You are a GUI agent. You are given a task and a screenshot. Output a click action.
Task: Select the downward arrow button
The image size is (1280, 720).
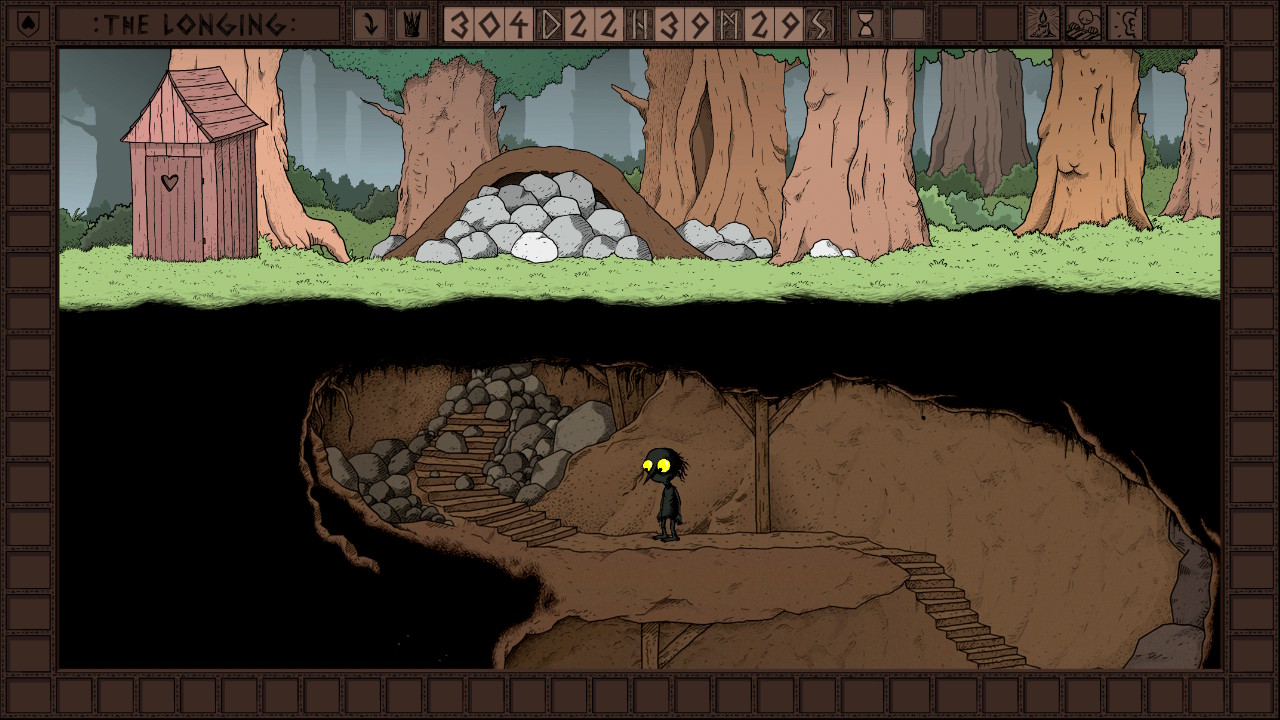[x=370, y=24]
